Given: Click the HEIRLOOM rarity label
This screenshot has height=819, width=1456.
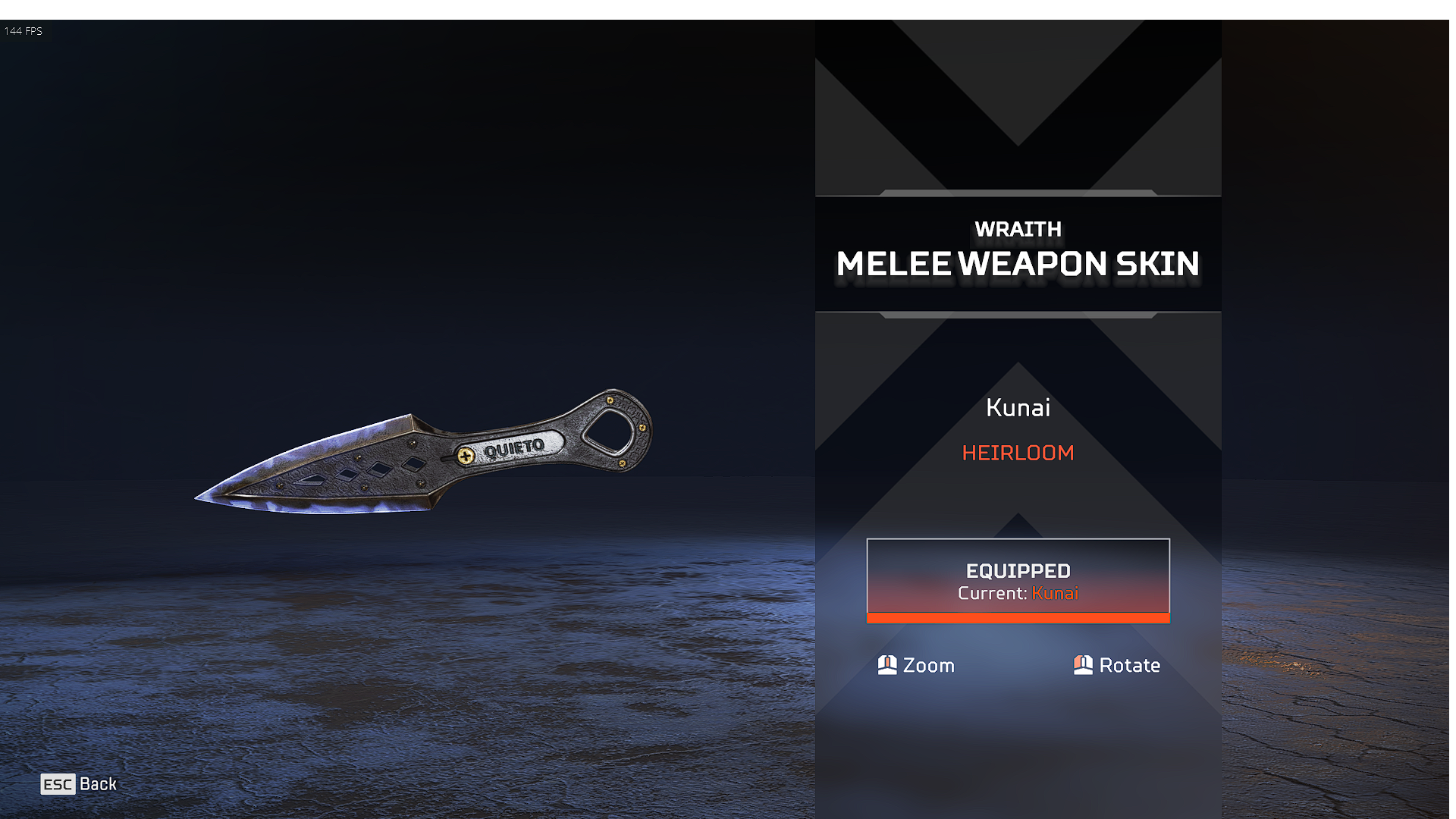Looking at the screenshot, I should point(1018,453).
